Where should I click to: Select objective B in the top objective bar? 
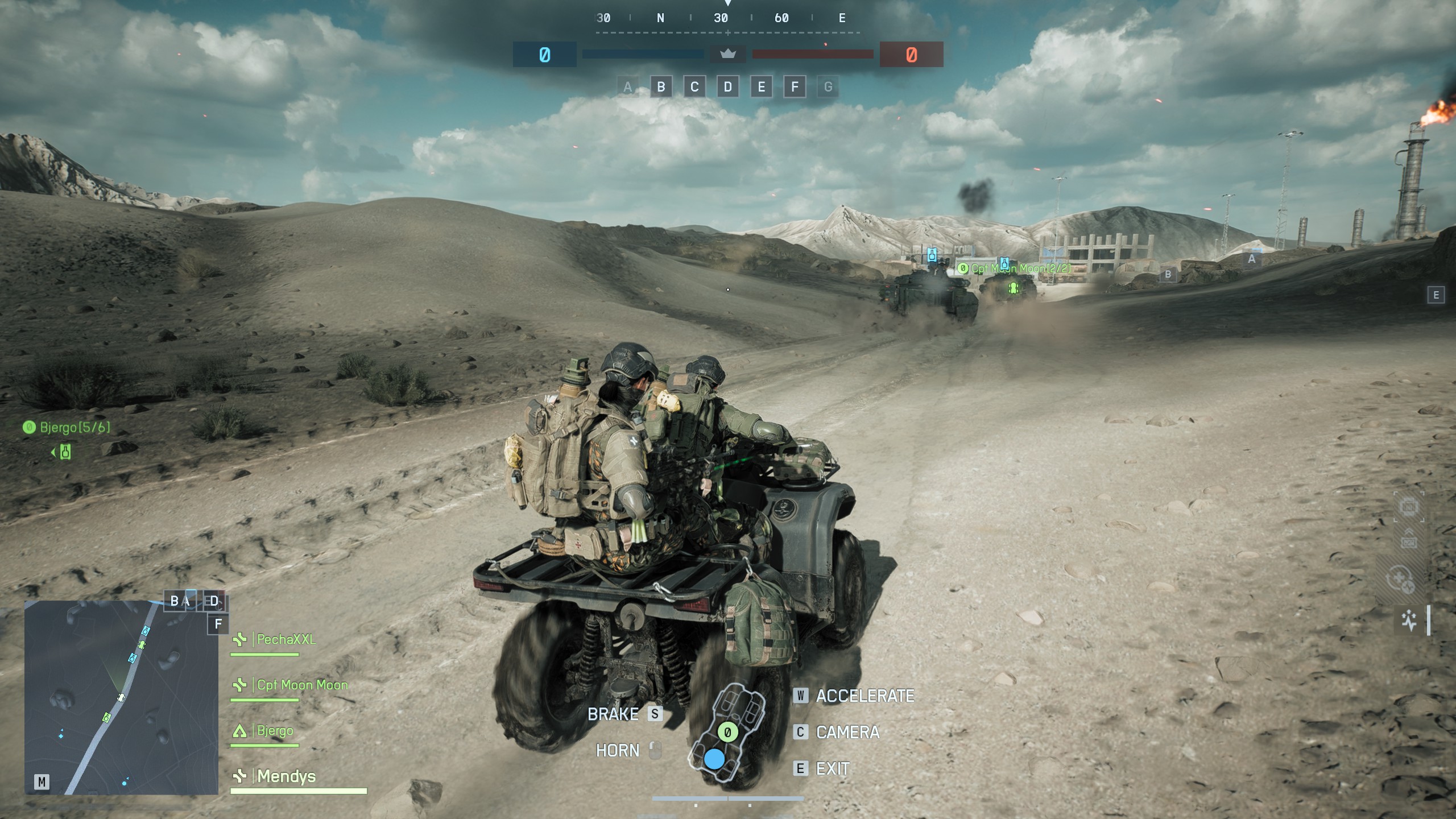[661, 87]
